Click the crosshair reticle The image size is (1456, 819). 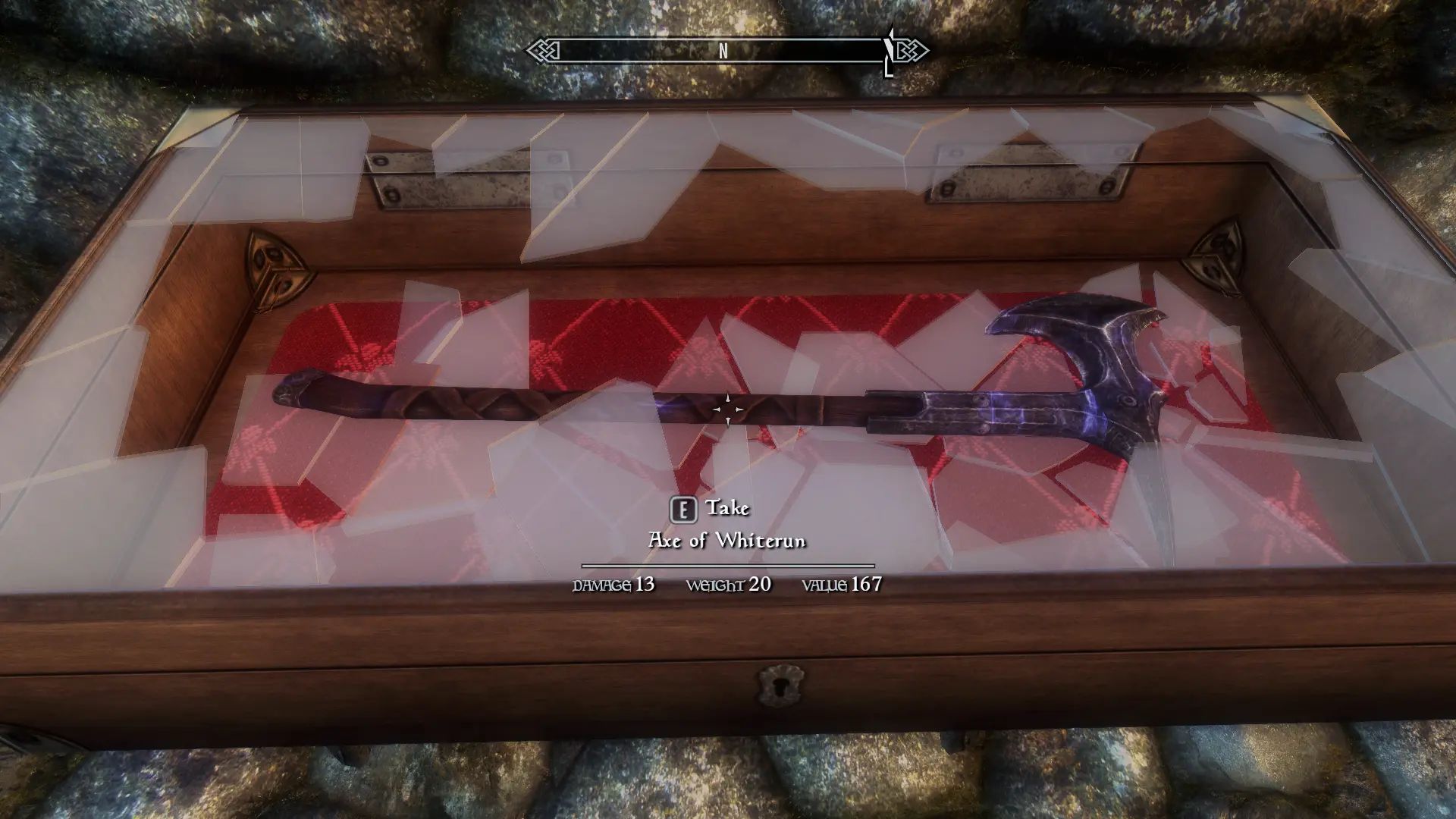click(x=728, y=409)
